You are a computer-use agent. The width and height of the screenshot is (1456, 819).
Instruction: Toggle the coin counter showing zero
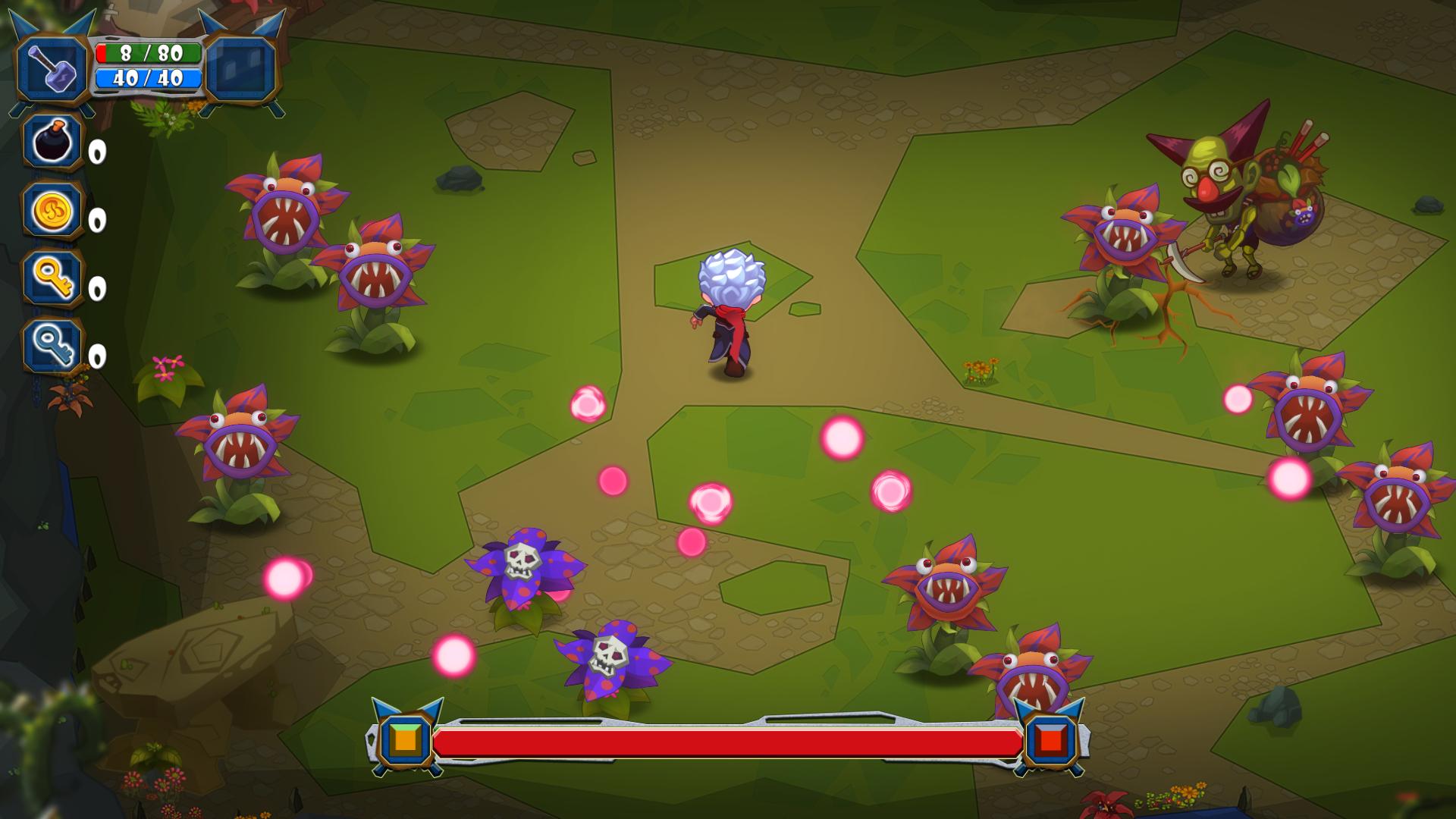pyautogui.click(x=96, y=221)
